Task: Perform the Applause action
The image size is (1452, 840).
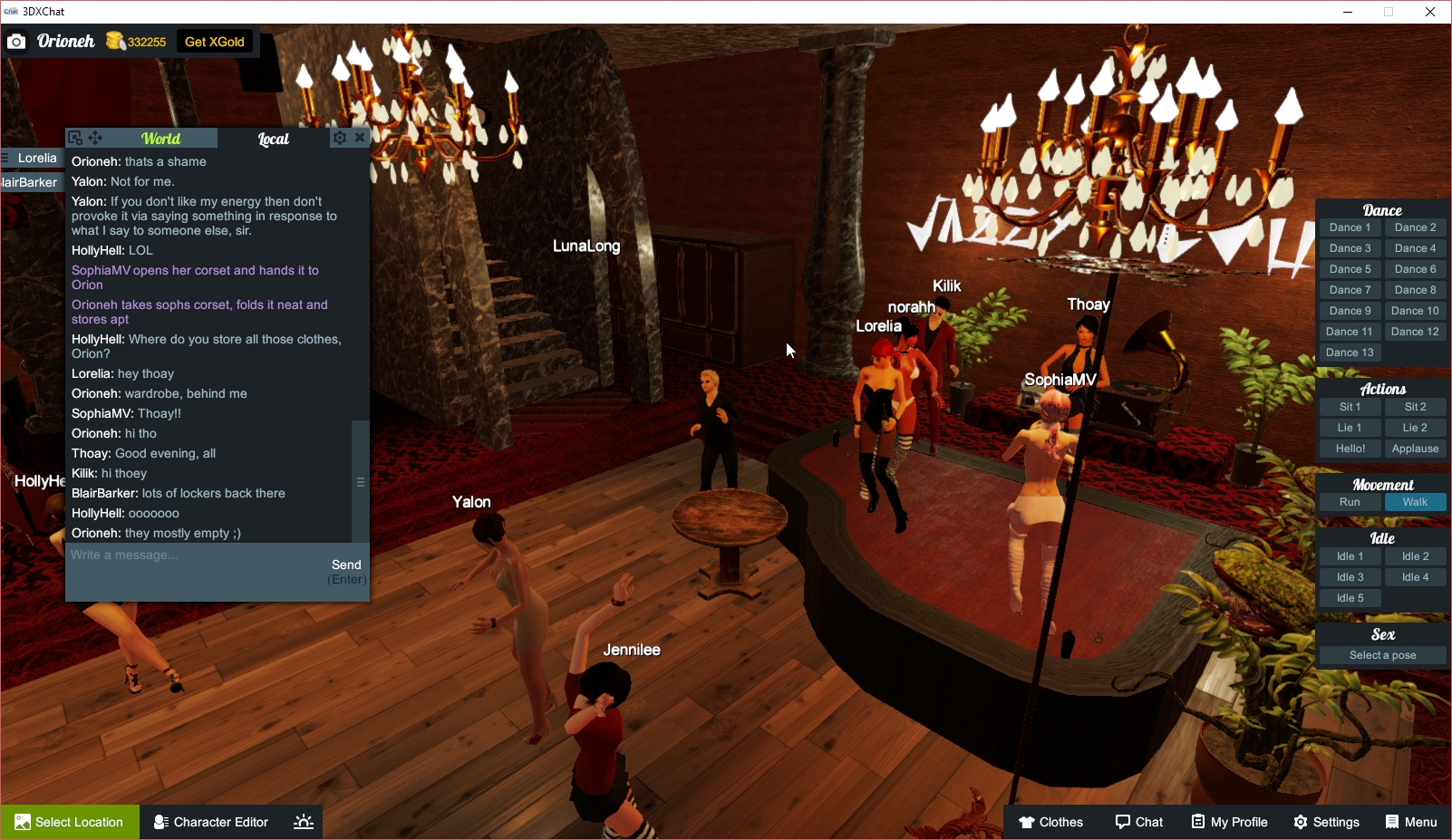Action: (x=1415, y=448)
